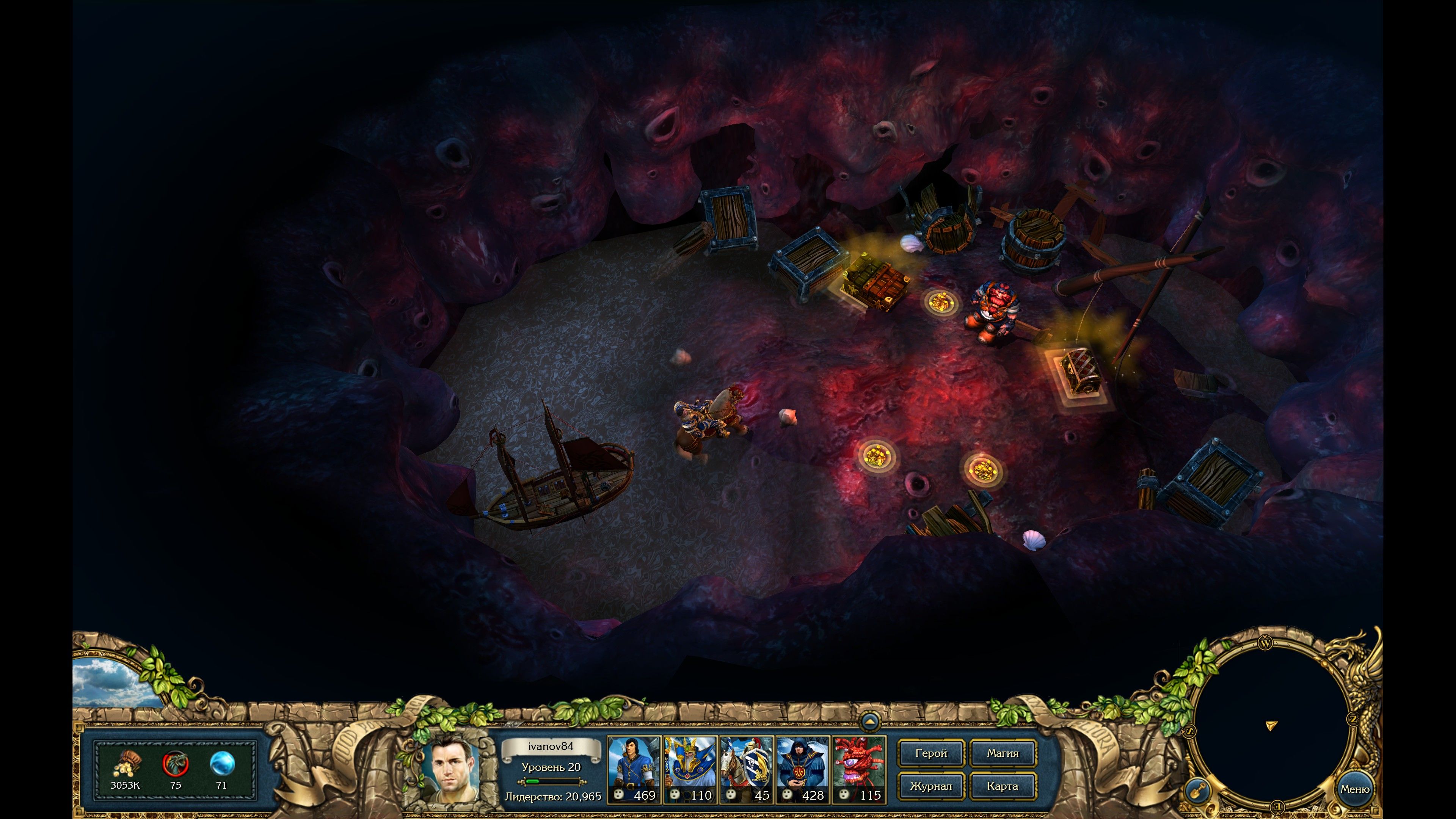Open the Меню round button

pyautogui.click(x=1354, y=789)
